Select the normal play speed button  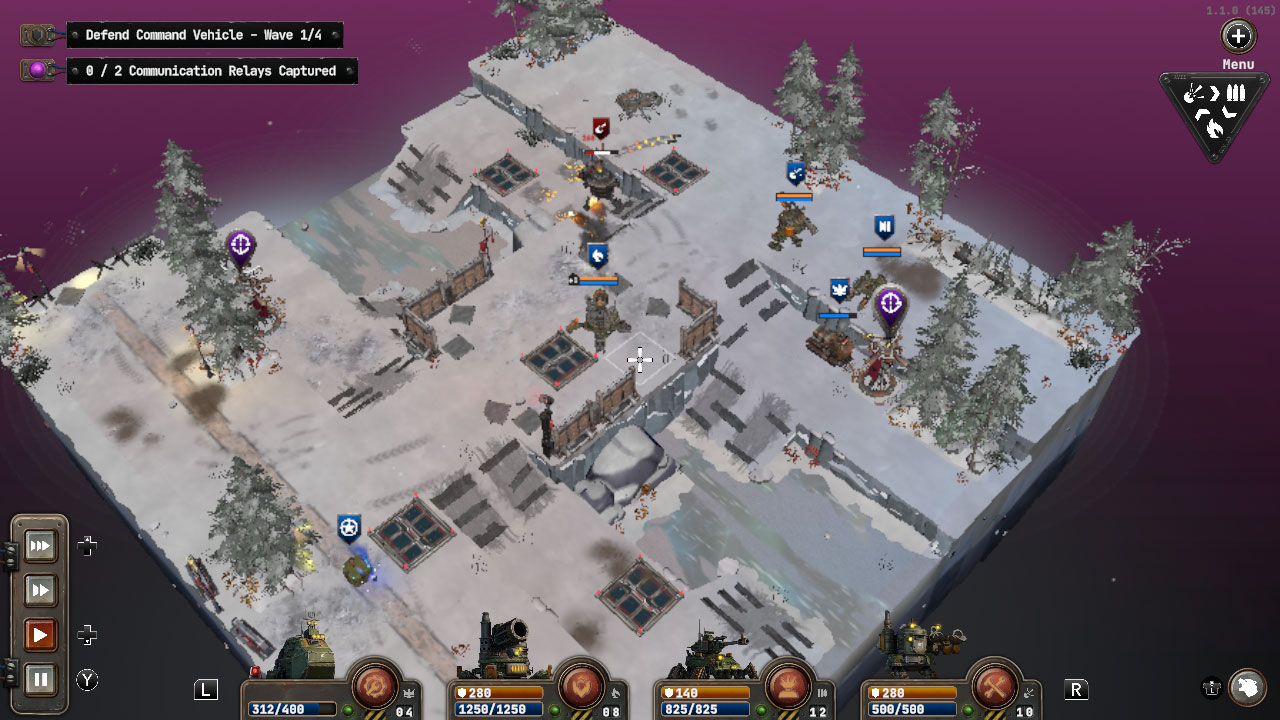41,635
